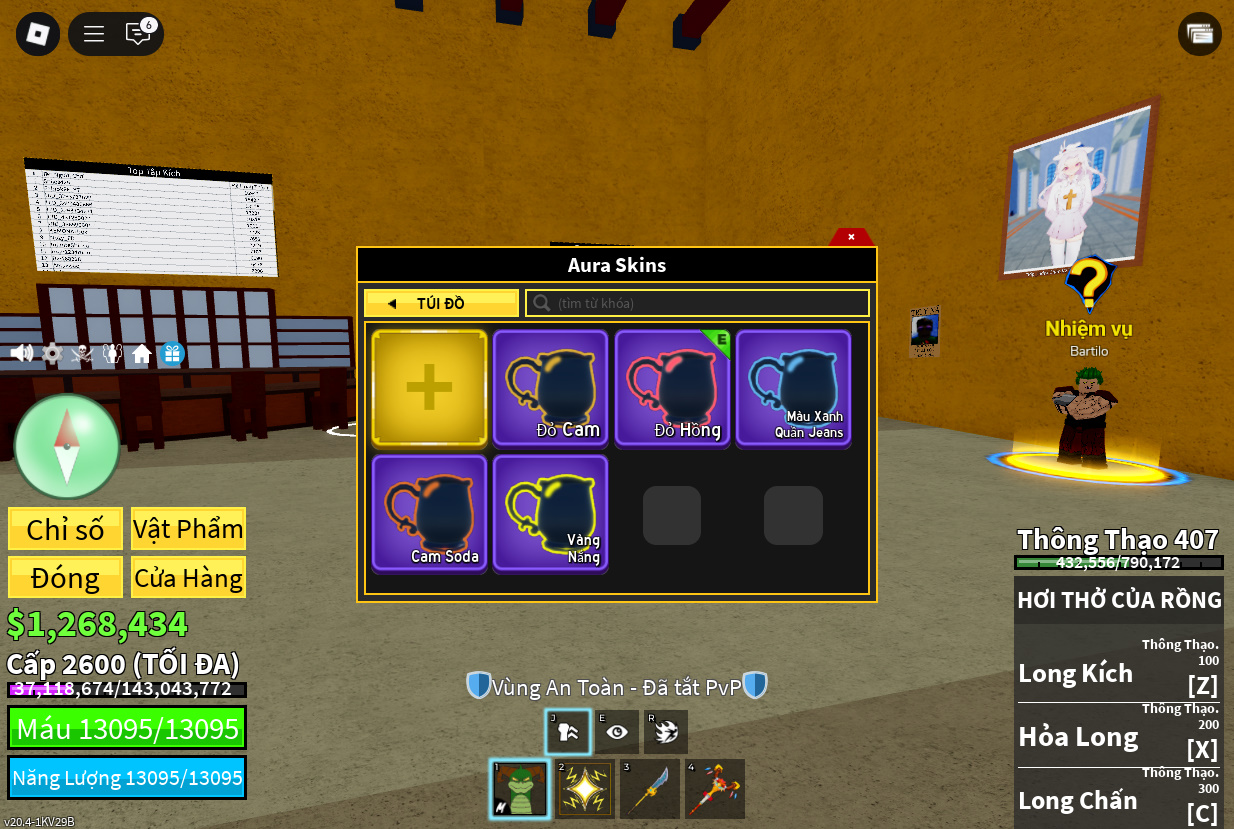Go back to Túi Đồ inventory
This screenshot has width=1234, height=829.
[441, 303]
